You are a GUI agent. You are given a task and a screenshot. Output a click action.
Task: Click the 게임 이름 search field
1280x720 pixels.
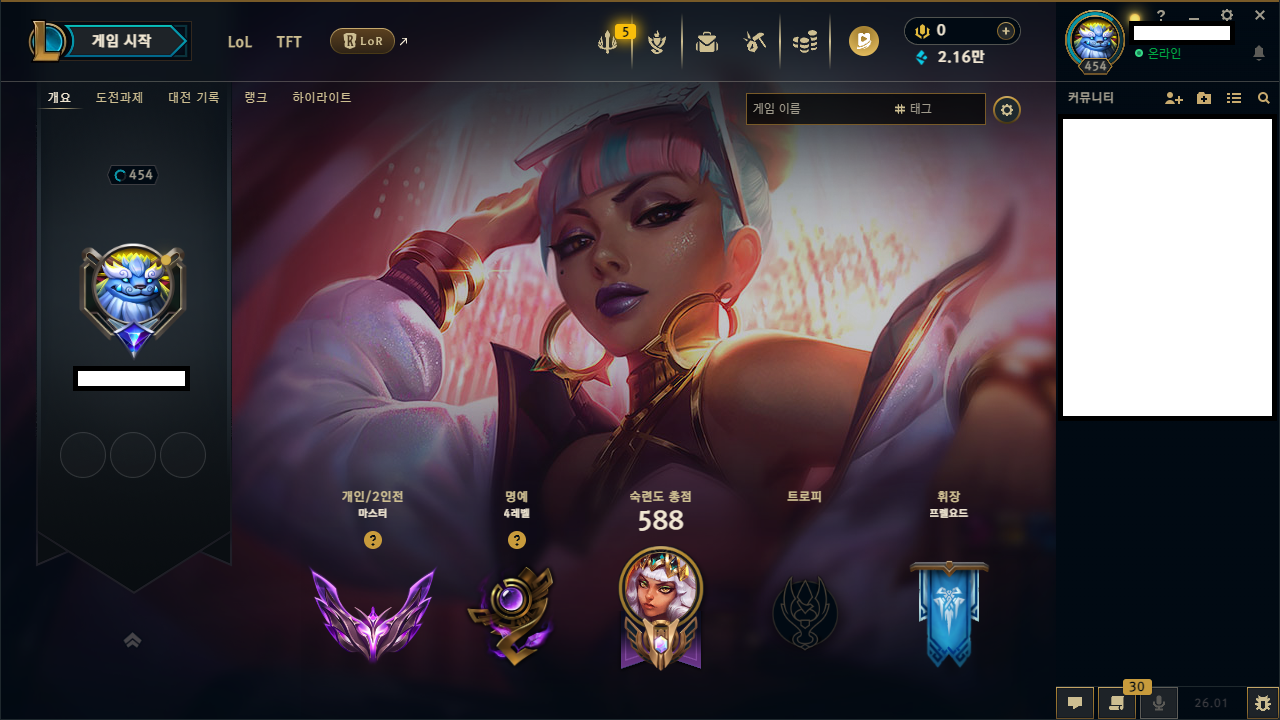(x=815, y=109)
